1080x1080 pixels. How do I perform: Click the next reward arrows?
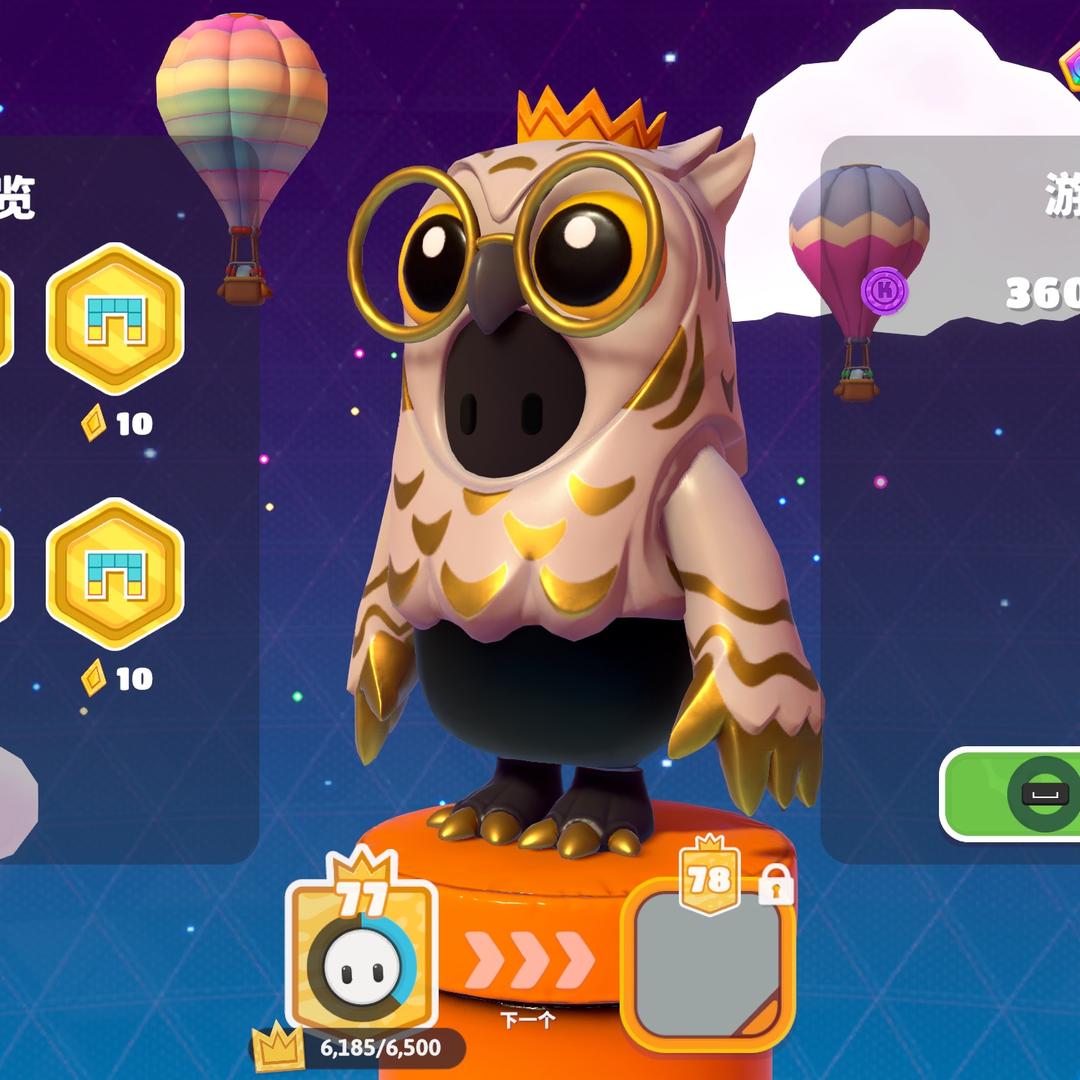click(529, 960)
